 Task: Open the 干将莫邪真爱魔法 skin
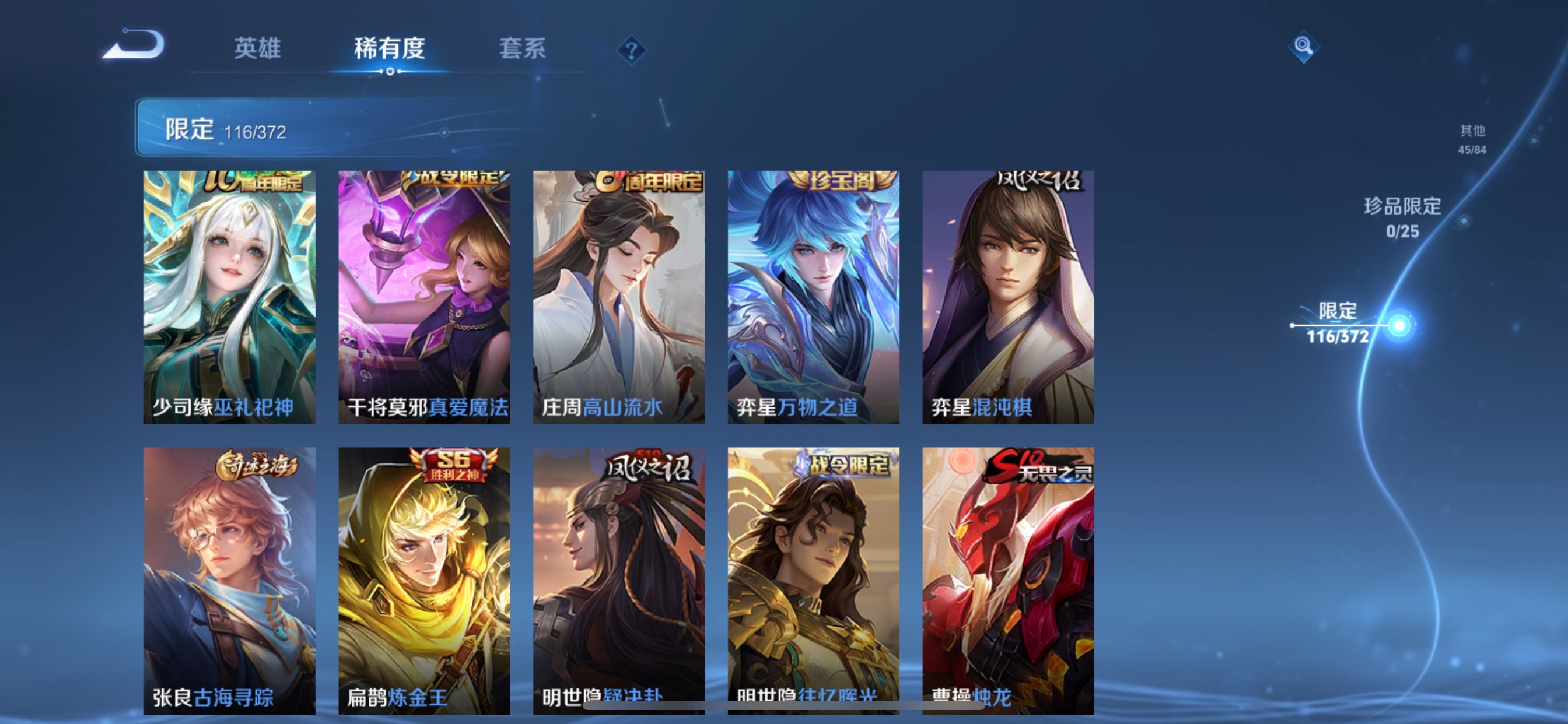(422, 298)
